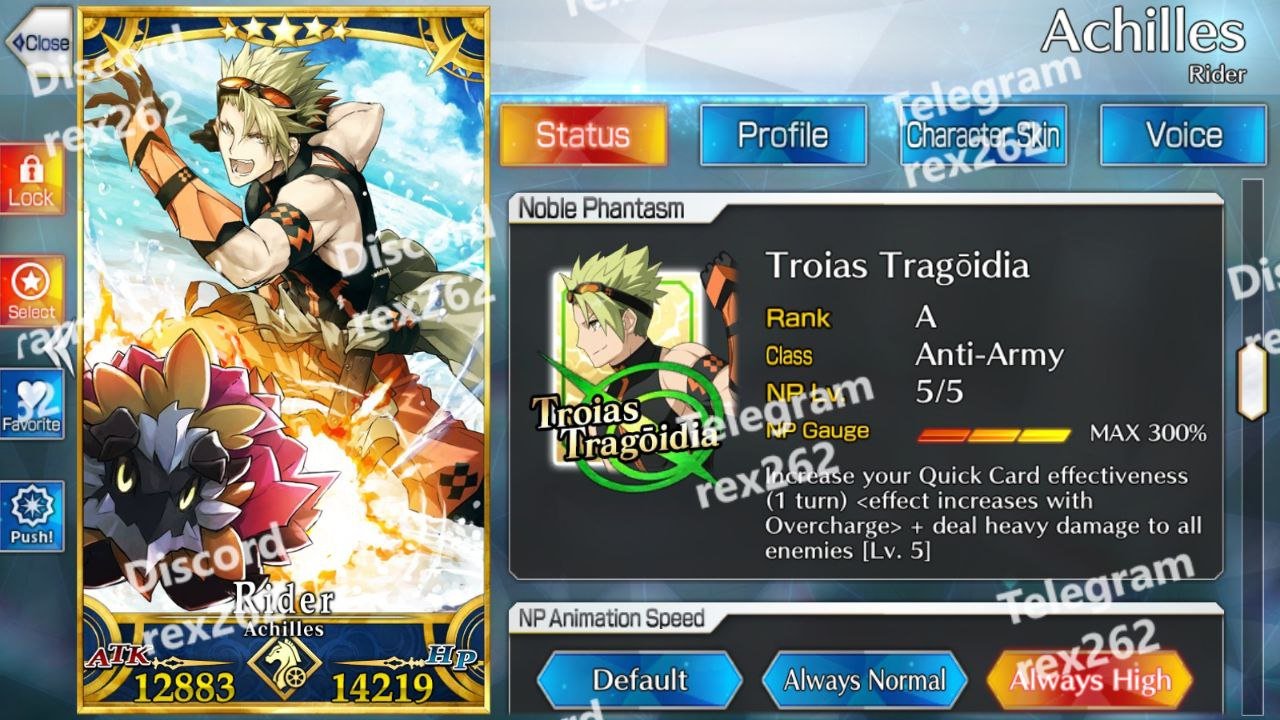The image size is (1280, 720).
Task: Toggle the Lock button
Action: [x=31, y=180]
